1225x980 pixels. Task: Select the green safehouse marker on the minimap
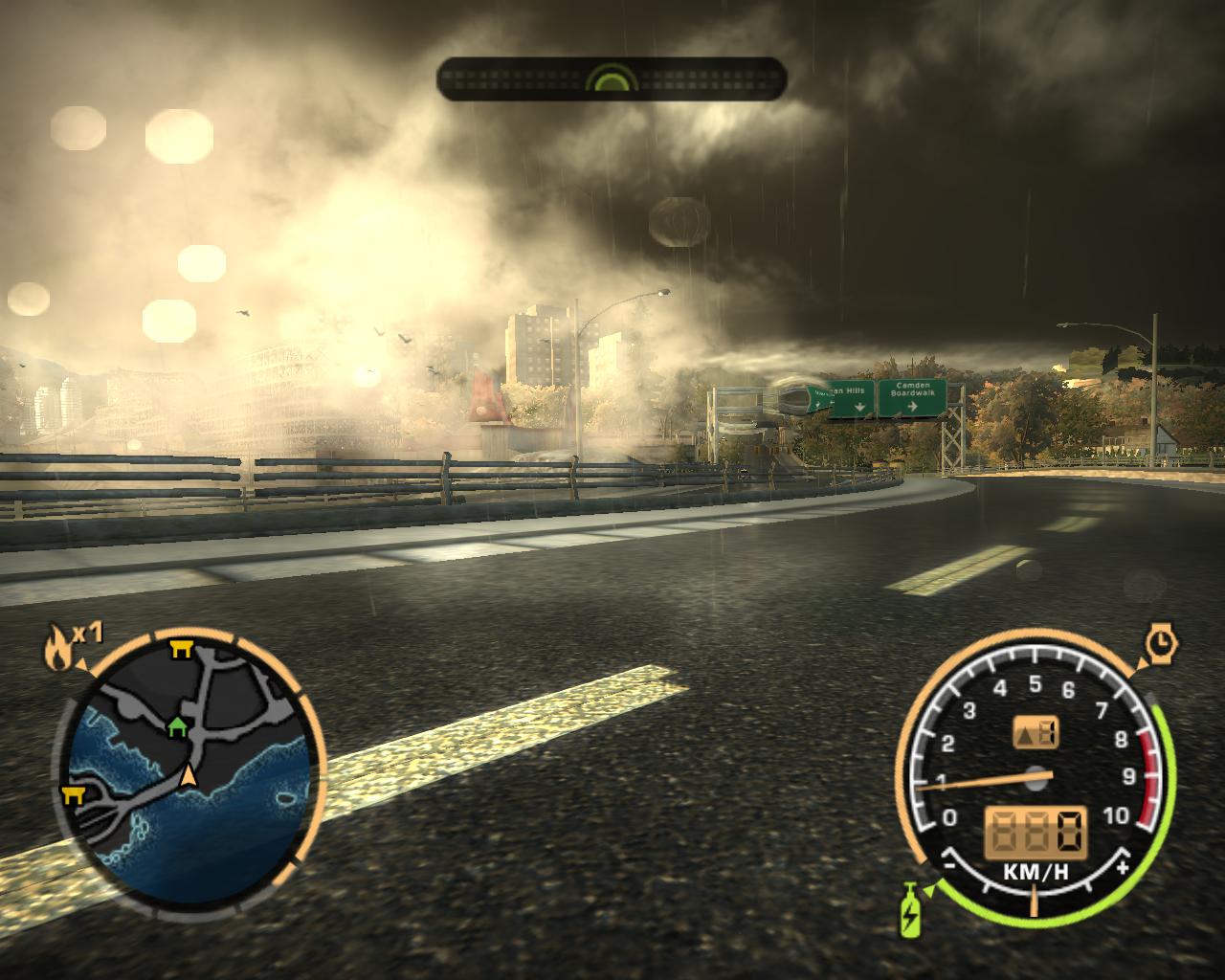click(177, 728)
